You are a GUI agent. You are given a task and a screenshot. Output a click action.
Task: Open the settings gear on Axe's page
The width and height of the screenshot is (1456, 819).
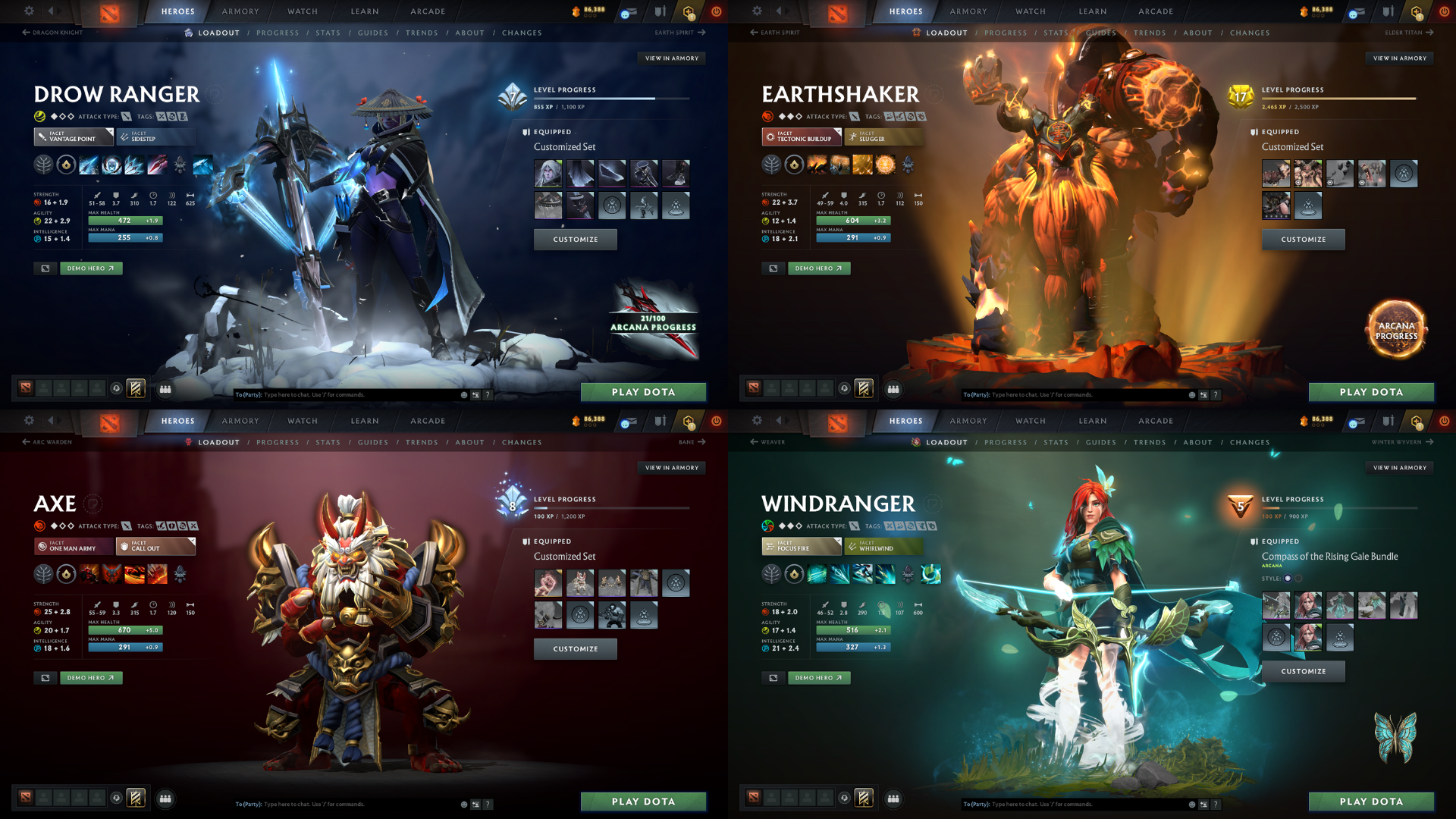(29, 421)
